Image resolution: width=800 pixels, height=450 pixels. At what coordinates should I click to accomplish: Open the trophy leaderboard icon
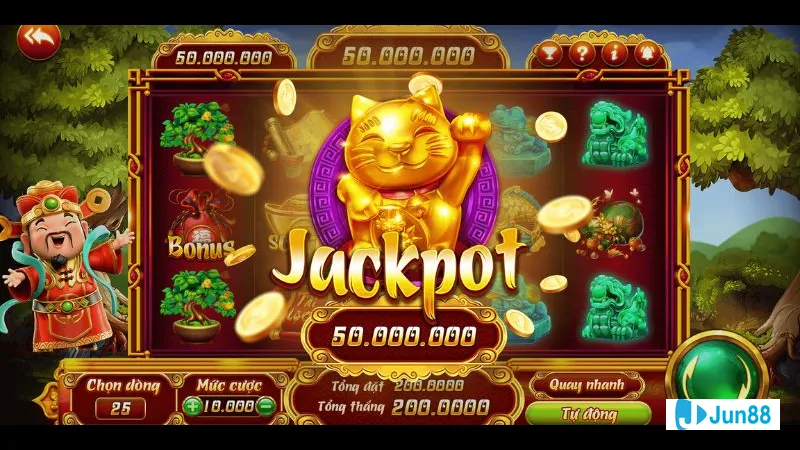[548, 53]
